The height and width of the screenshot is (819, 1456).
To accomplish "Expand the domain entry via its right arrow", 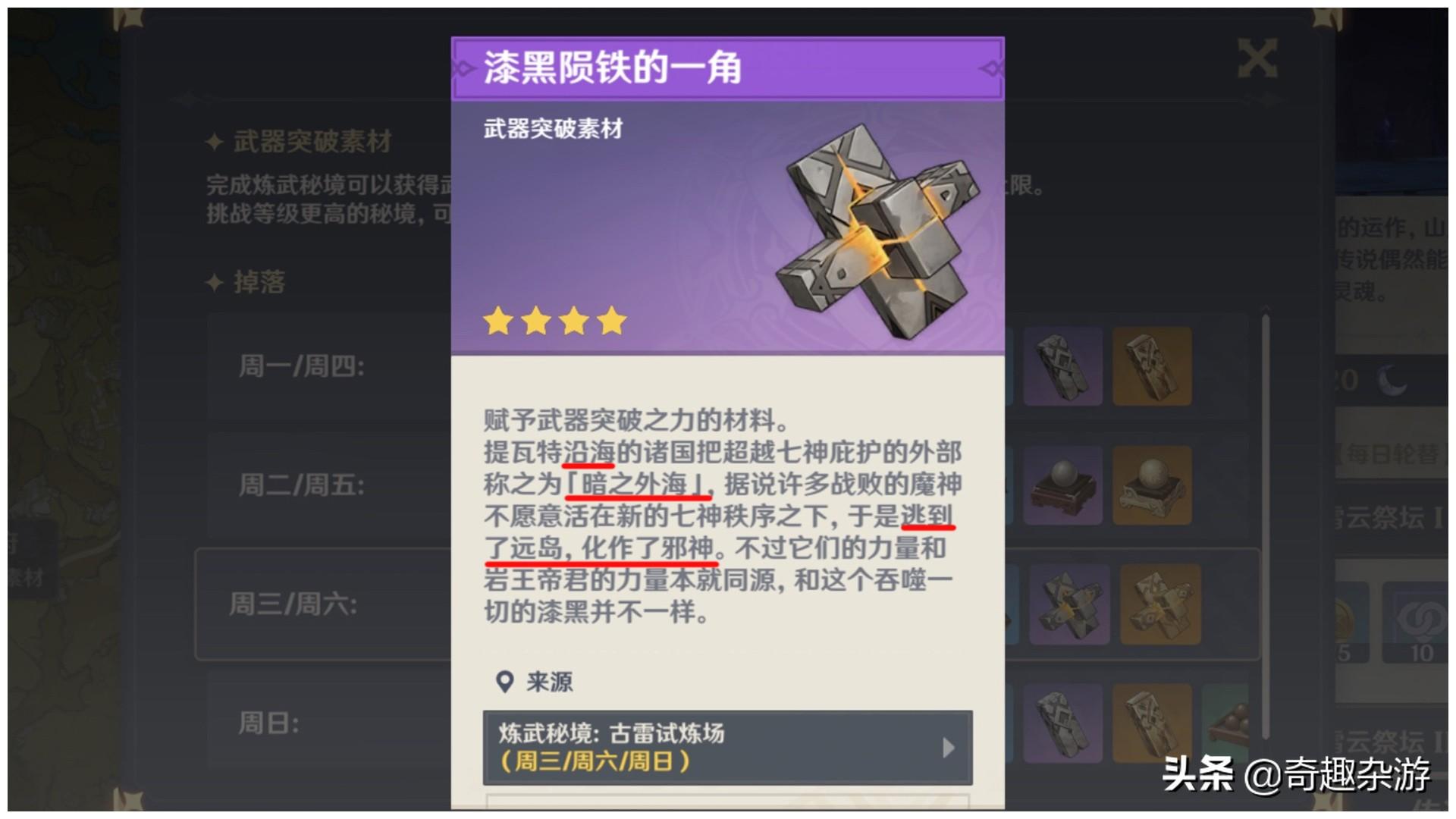I will point(947,748).
